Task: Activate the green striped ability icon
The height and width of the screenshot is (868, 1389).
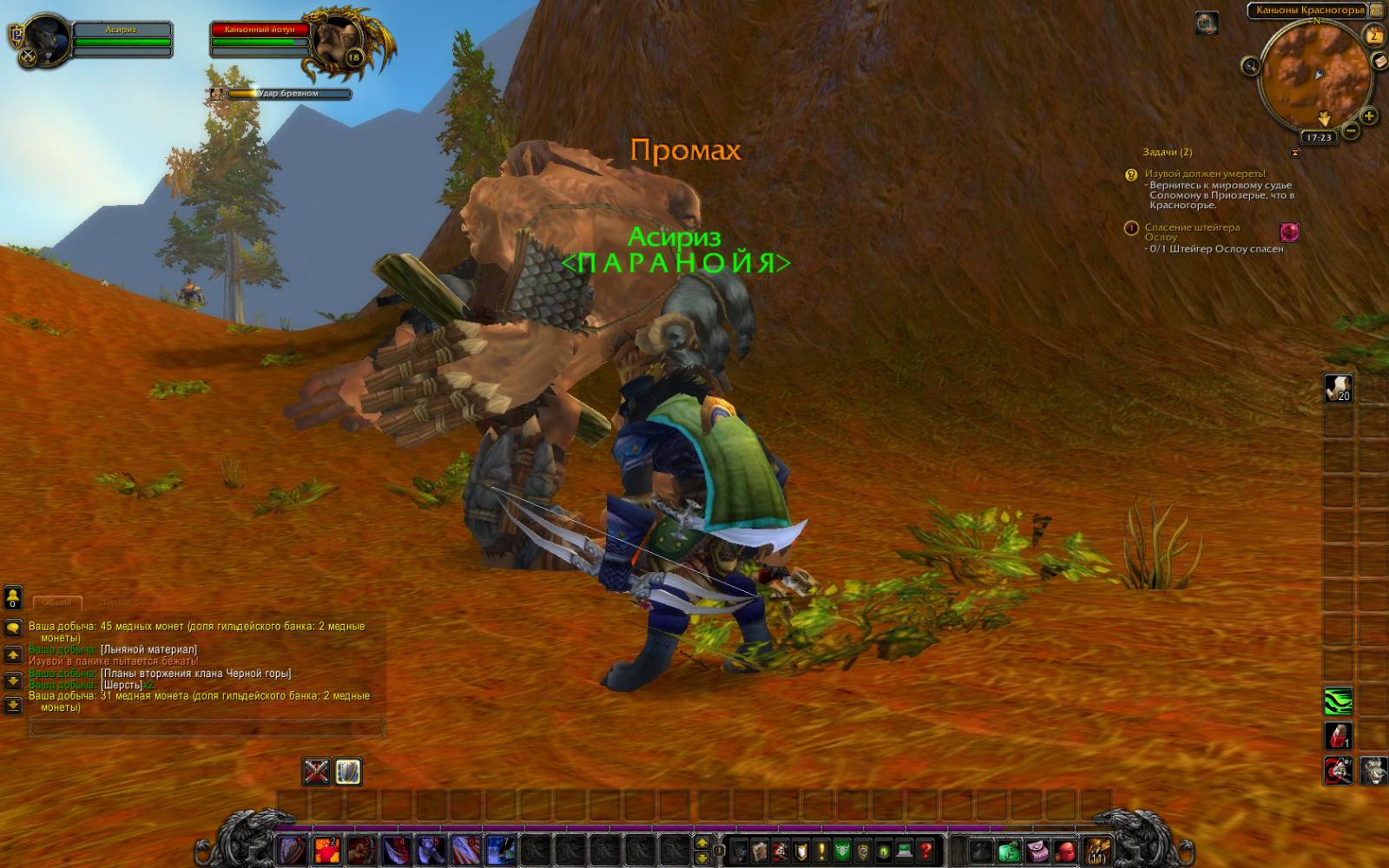Action: [x=1338, y=700]
